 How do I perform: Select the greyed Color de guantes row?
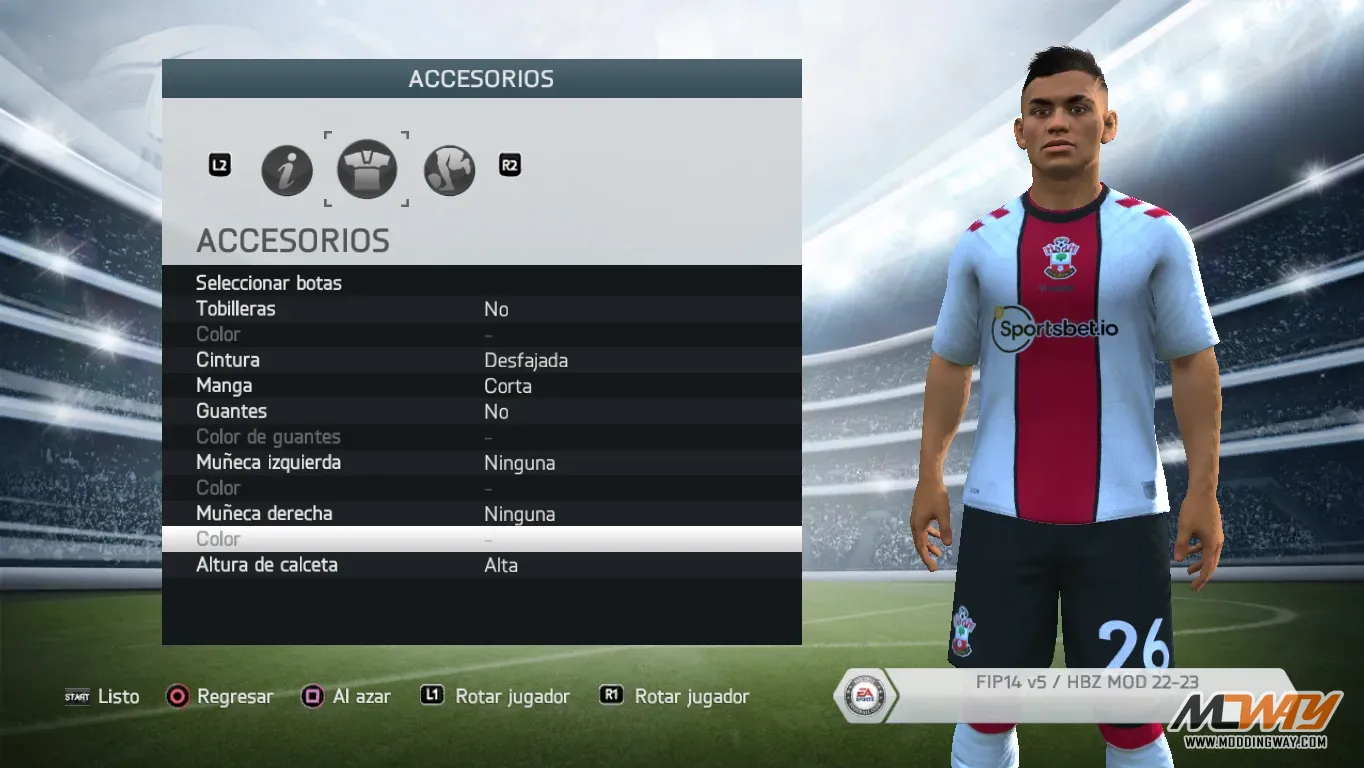tap(268, 437)
